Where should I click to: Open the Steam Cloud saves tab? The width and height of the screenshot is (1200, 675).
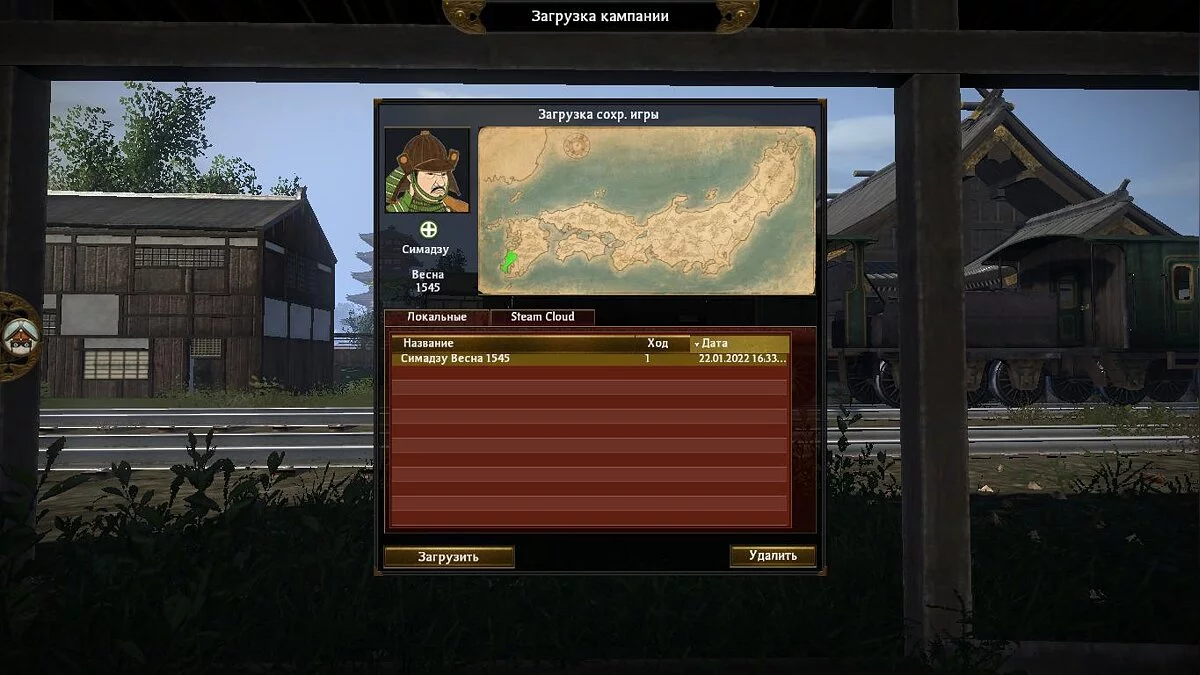pyautogui.click(x=543, y=317)
